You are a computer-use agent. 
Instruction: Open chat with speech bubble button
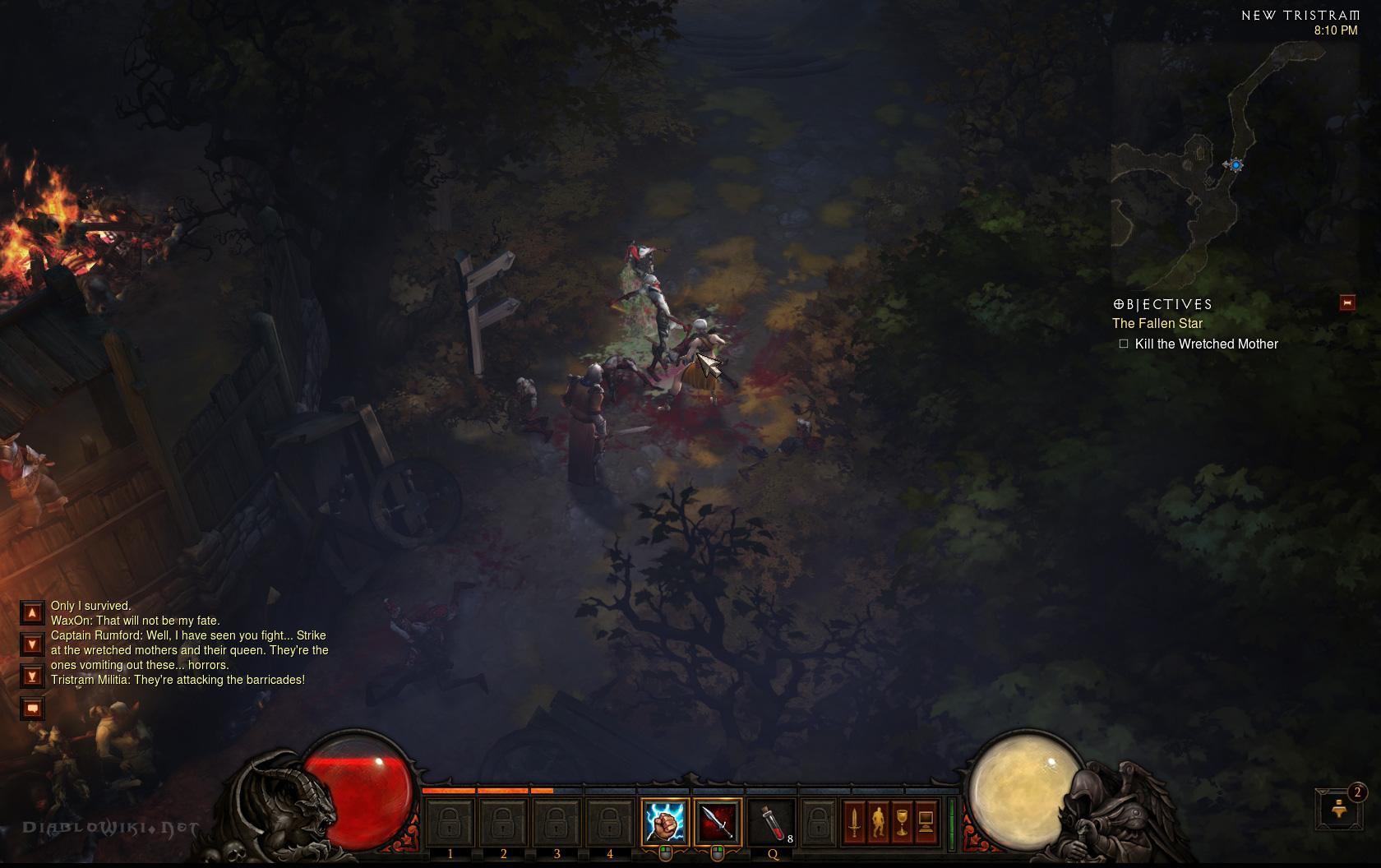point(32,708)
